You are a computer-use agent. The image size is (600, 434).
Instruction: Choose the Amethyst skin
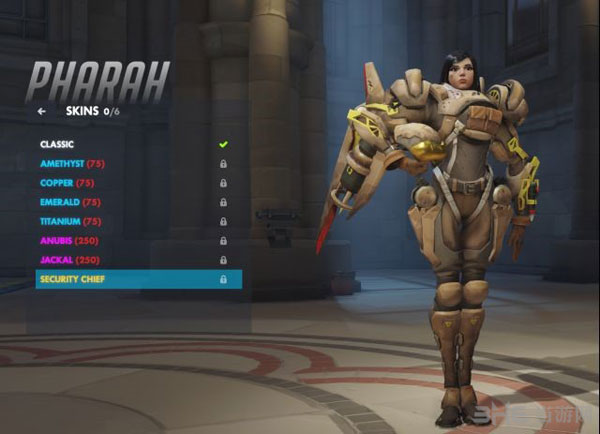coord(73,163)
